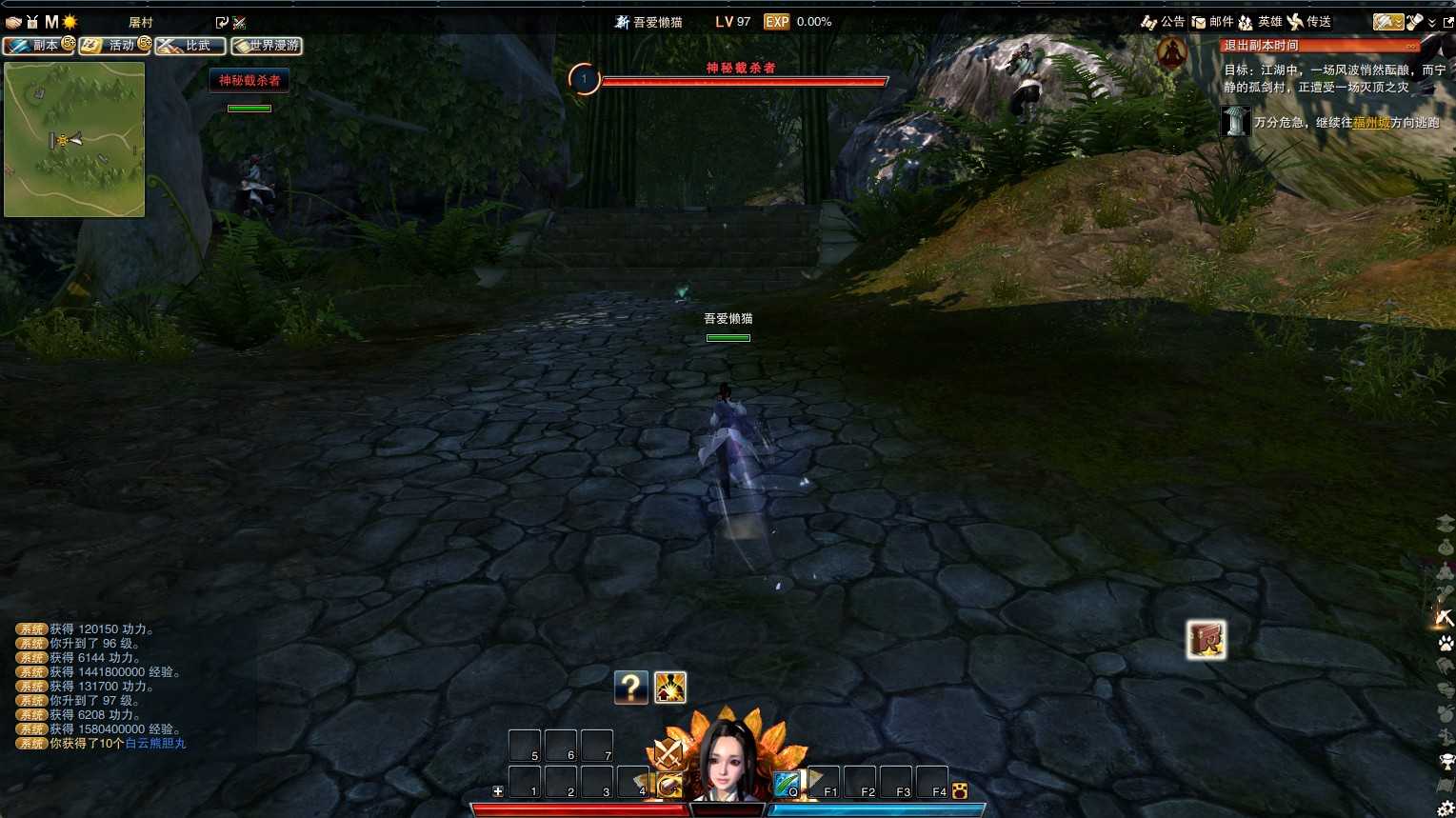Image resolution: width=1456 pixels, height=818 pixels.
Task: Open the 公告 announcements
Action: tap(1163, 22)
